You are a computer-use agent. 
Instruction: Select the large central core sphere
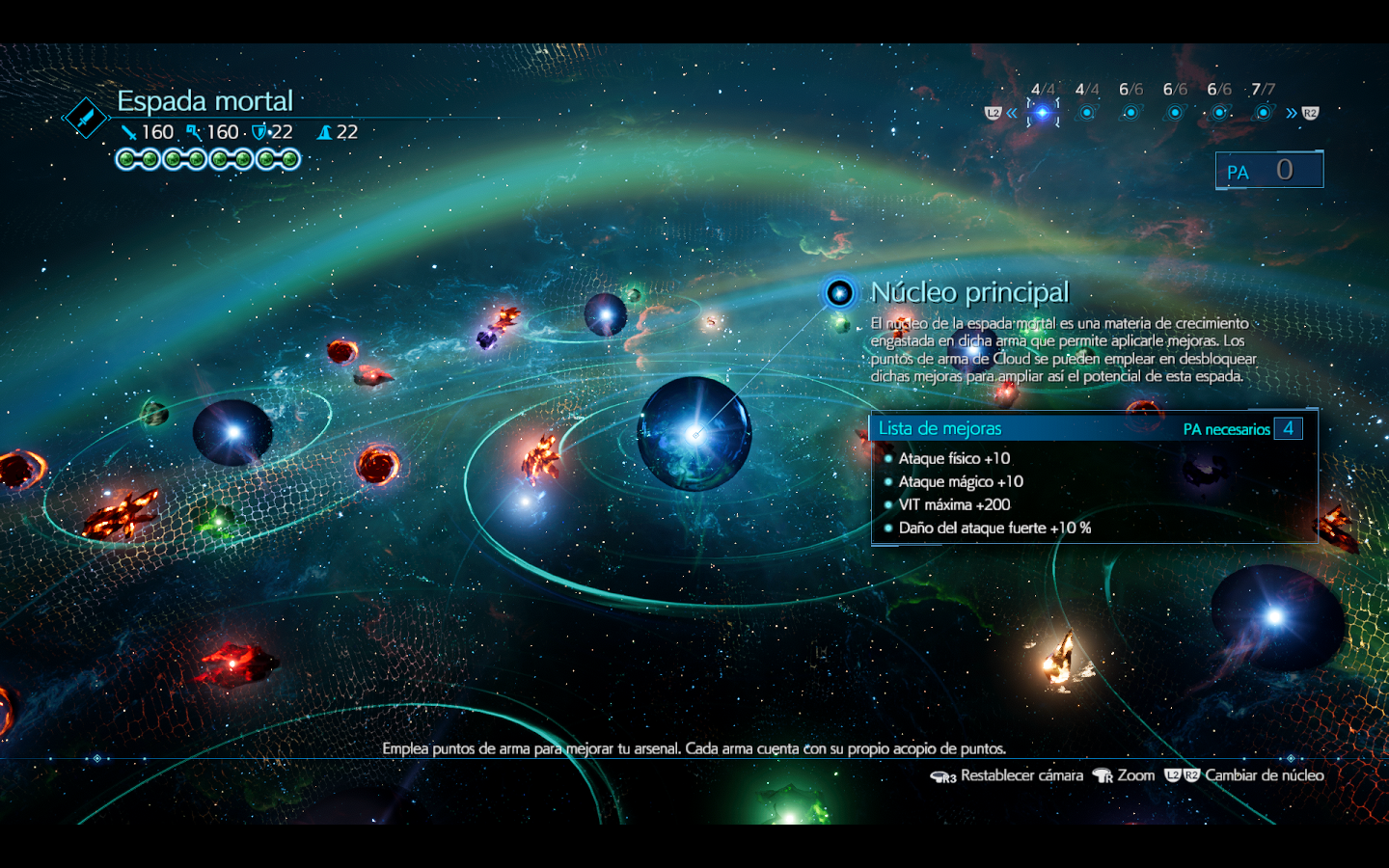[x=694, y=434]
